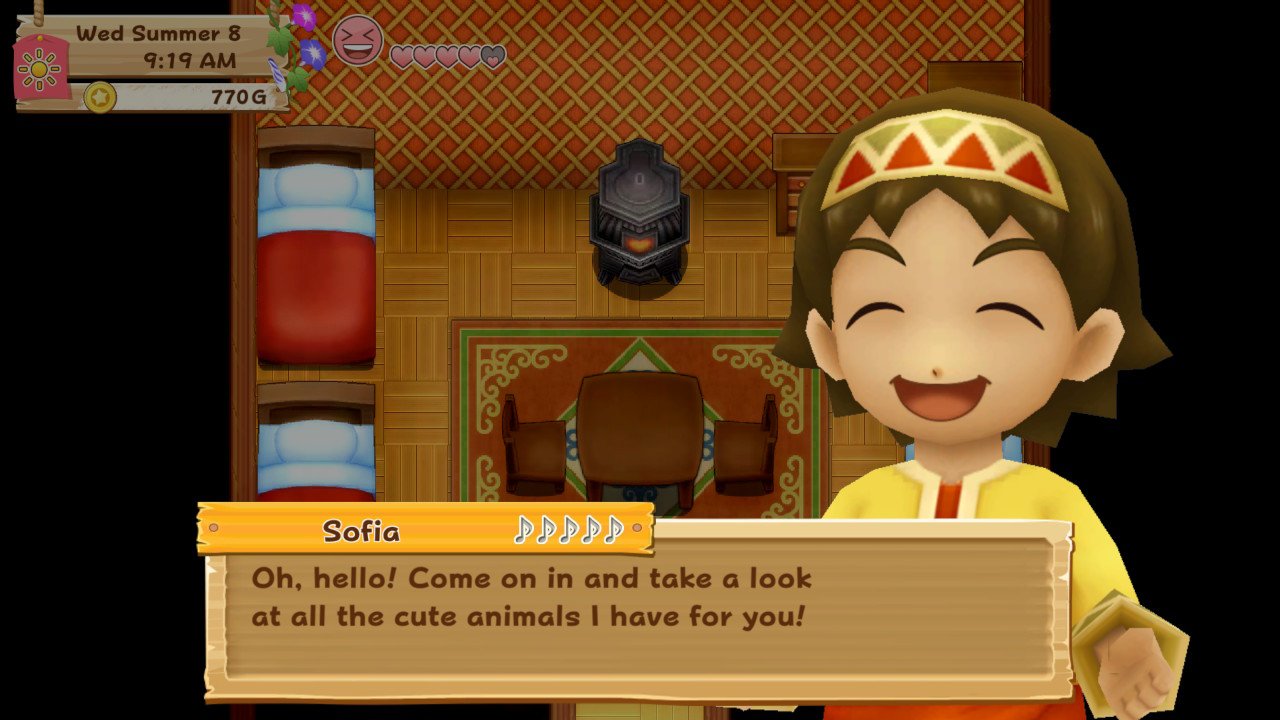Select the gold coin currency icon
This screenshot has height=720, width=1280.
click(98, 98)
